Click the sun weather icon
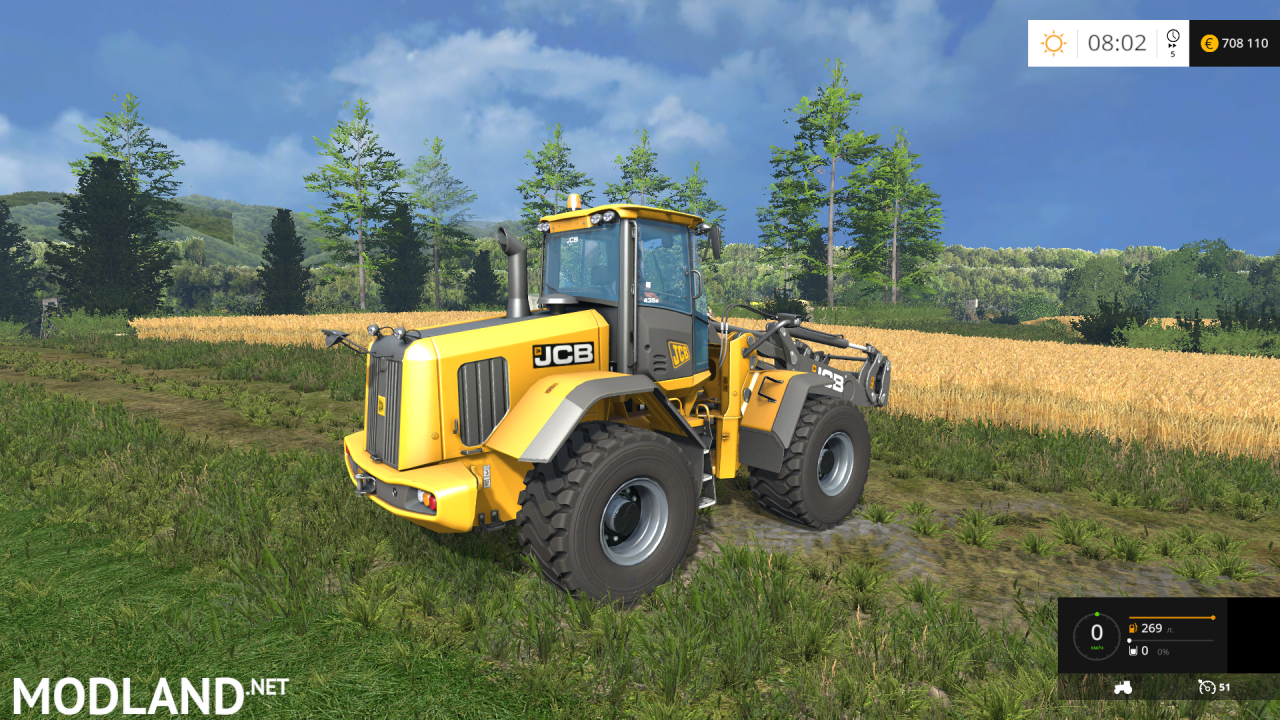 1054,41
